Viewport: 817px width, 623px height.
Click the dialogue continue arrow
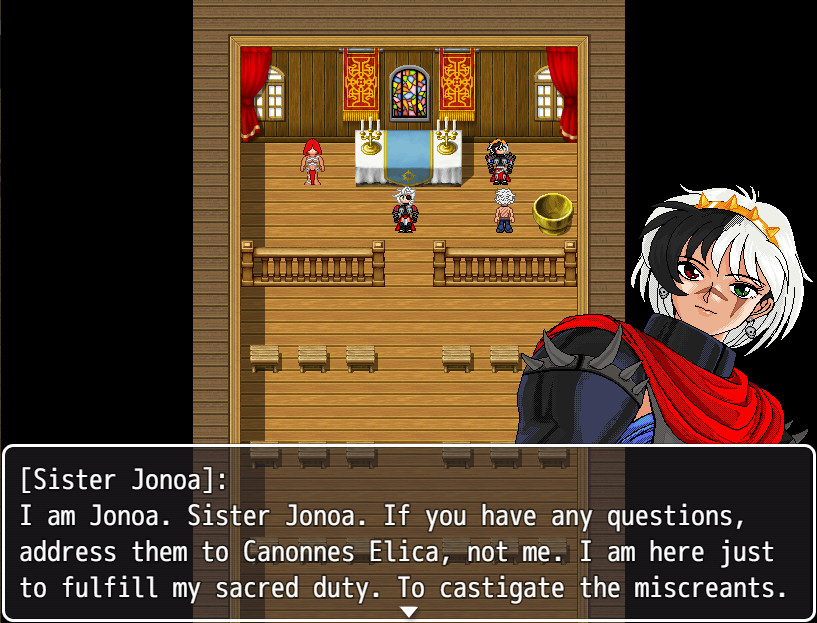click(x=408, y=611)
